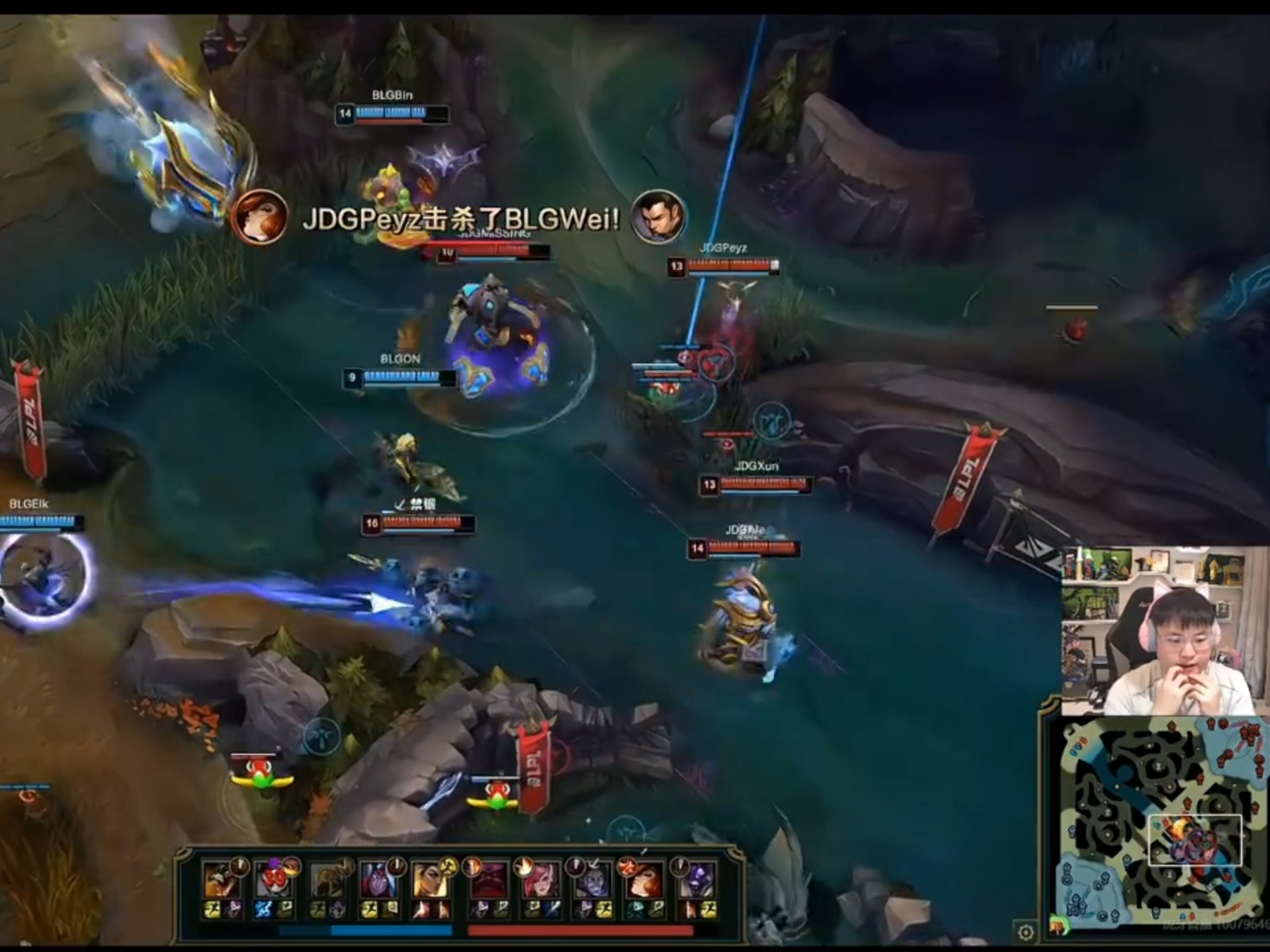Click the gear settings button beside minimap
This screenshot has width=1270, height=952.
pos(1025,932)
